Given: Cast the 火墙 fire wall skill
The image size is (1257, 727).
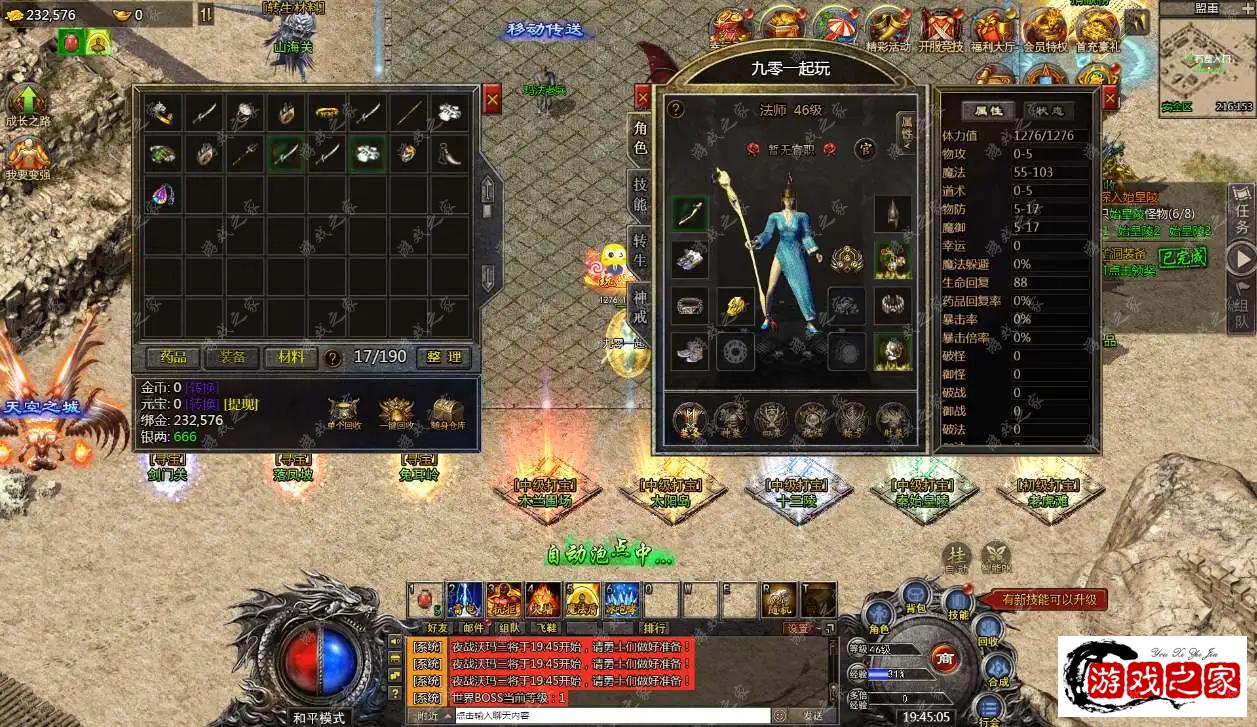Looking at the screenshot, I should point(543,599).
